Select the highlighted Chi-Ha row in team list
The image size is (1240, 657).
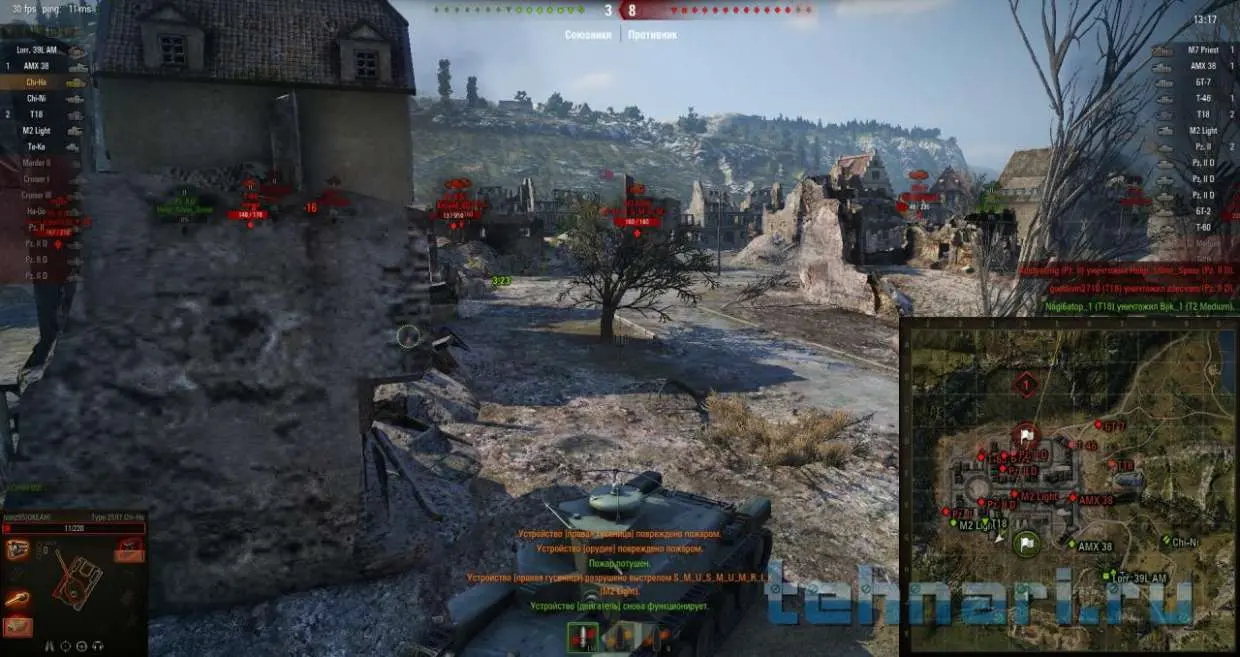[40, 83]
